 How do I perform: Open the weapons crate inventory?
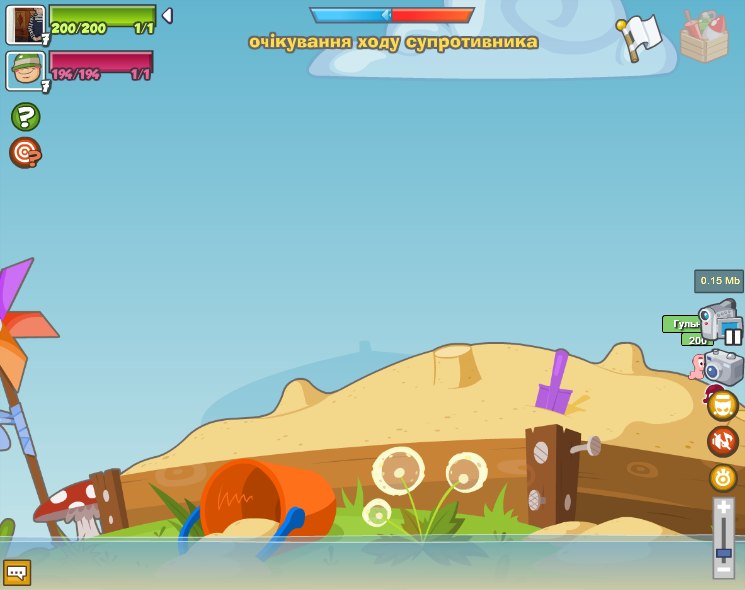(x=704, y=37)
